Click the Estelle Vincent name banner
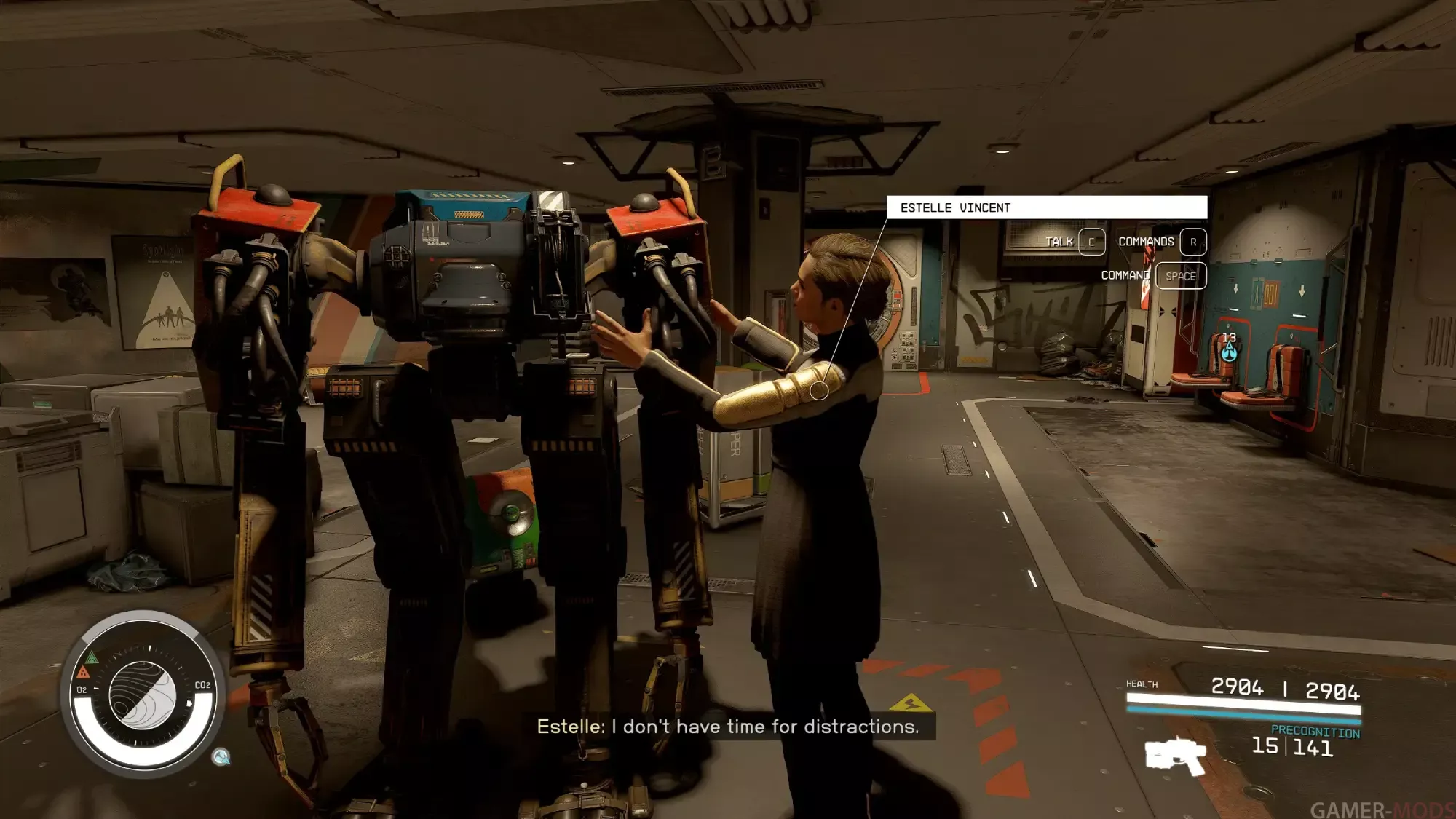 pos(1046,207)
